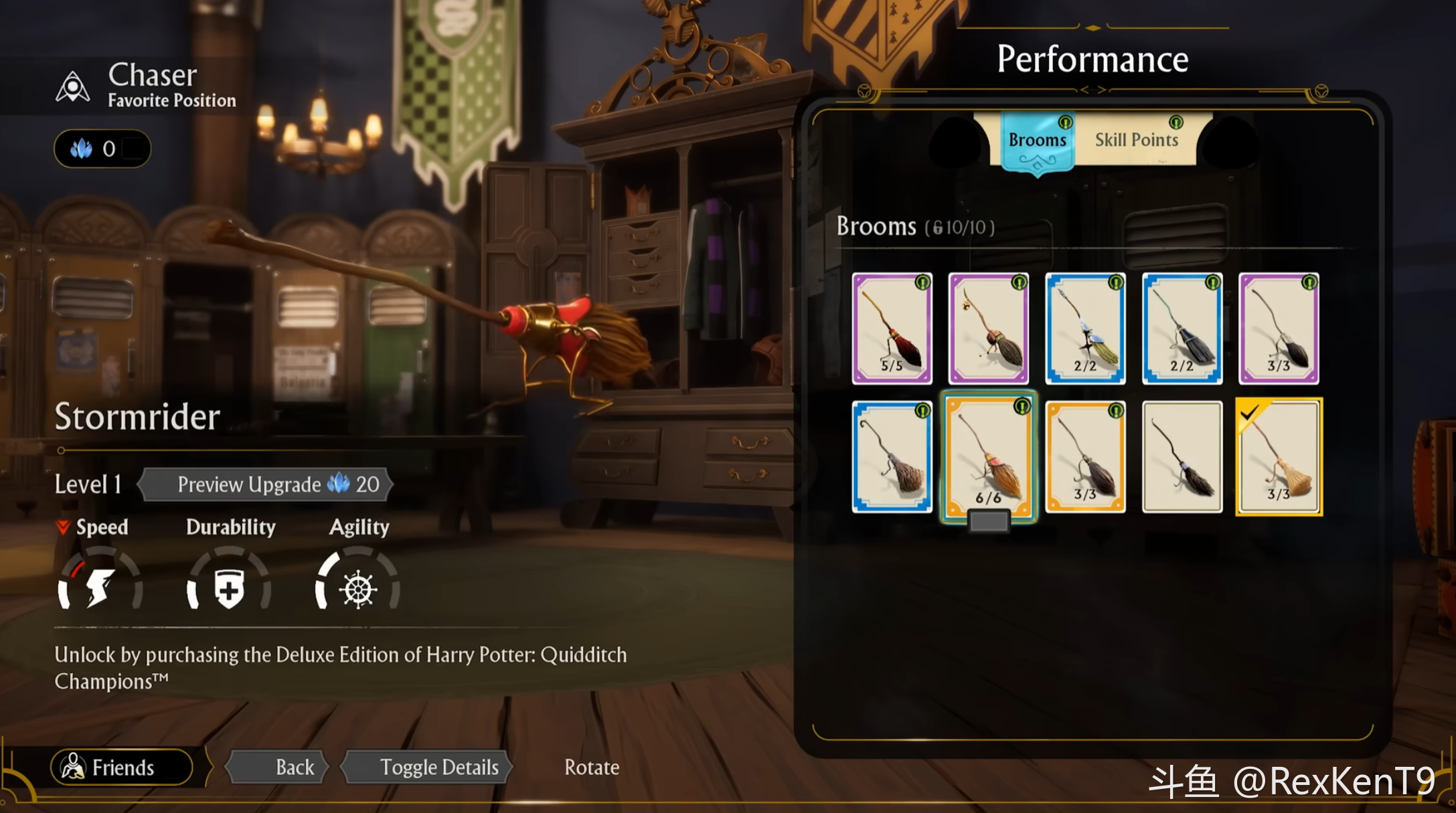Choose the red-bristled broom card marked 5/5
Screen dimensions: 1456x813
pyautogui.click(x=892, y=329)
